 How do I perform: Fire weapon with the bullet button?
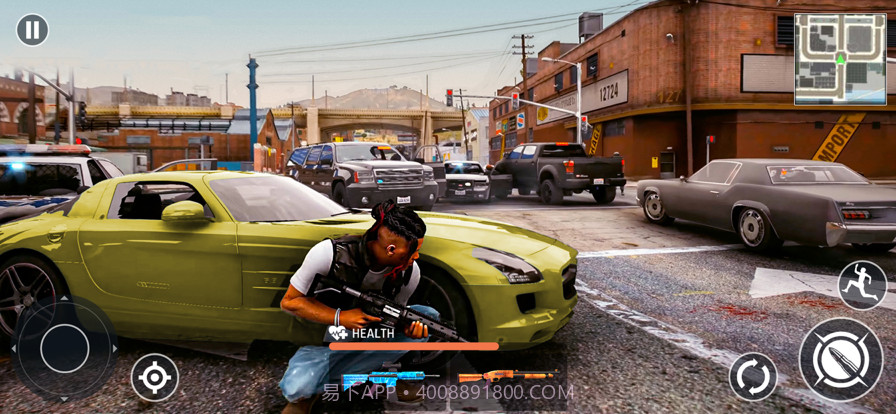click(841, 360)
